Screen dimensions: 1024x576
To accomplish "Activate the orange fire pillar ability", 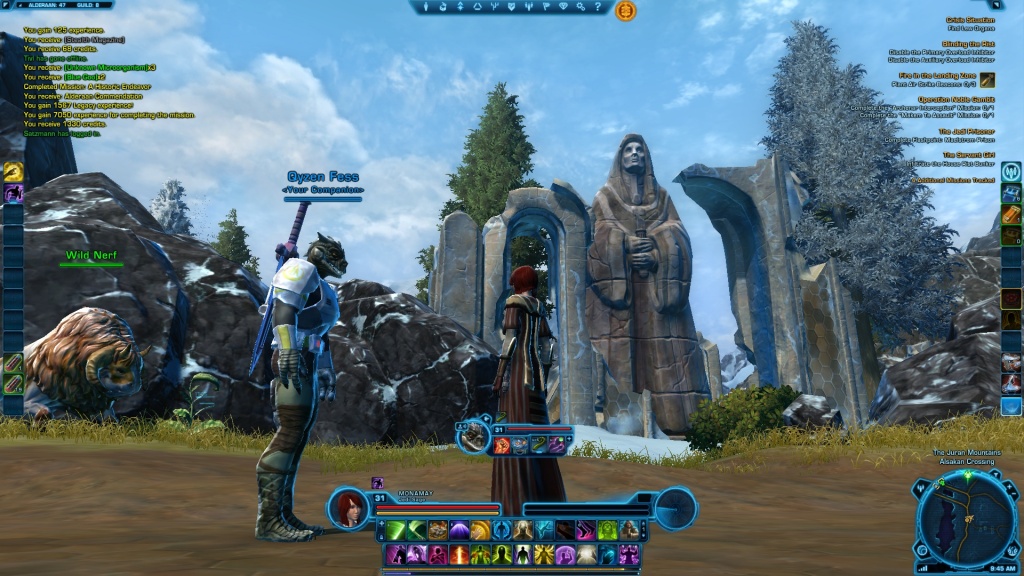I will (459, 554).
